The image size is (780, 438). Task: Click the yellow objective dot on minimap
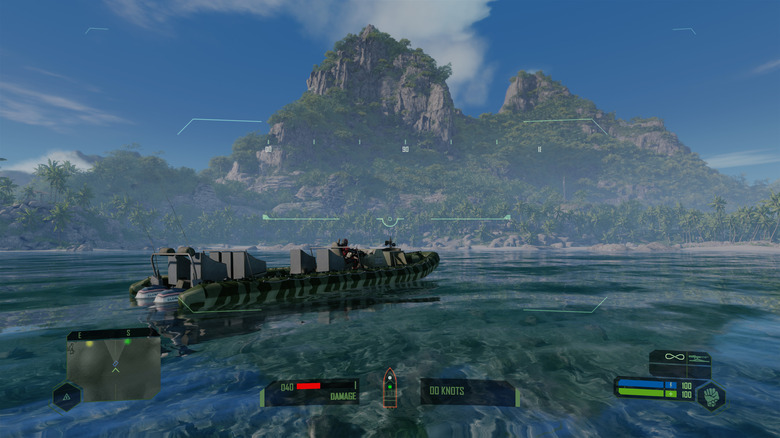[x=89, y=343]
